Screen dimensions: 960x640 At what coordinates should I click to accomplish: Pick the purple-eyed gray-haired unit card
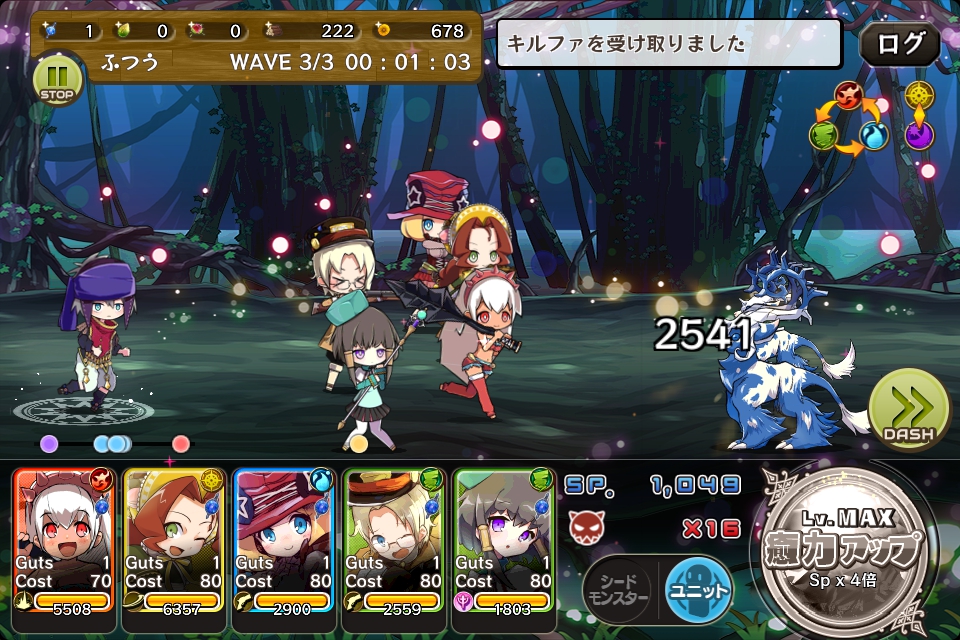(x=504, y=538)
